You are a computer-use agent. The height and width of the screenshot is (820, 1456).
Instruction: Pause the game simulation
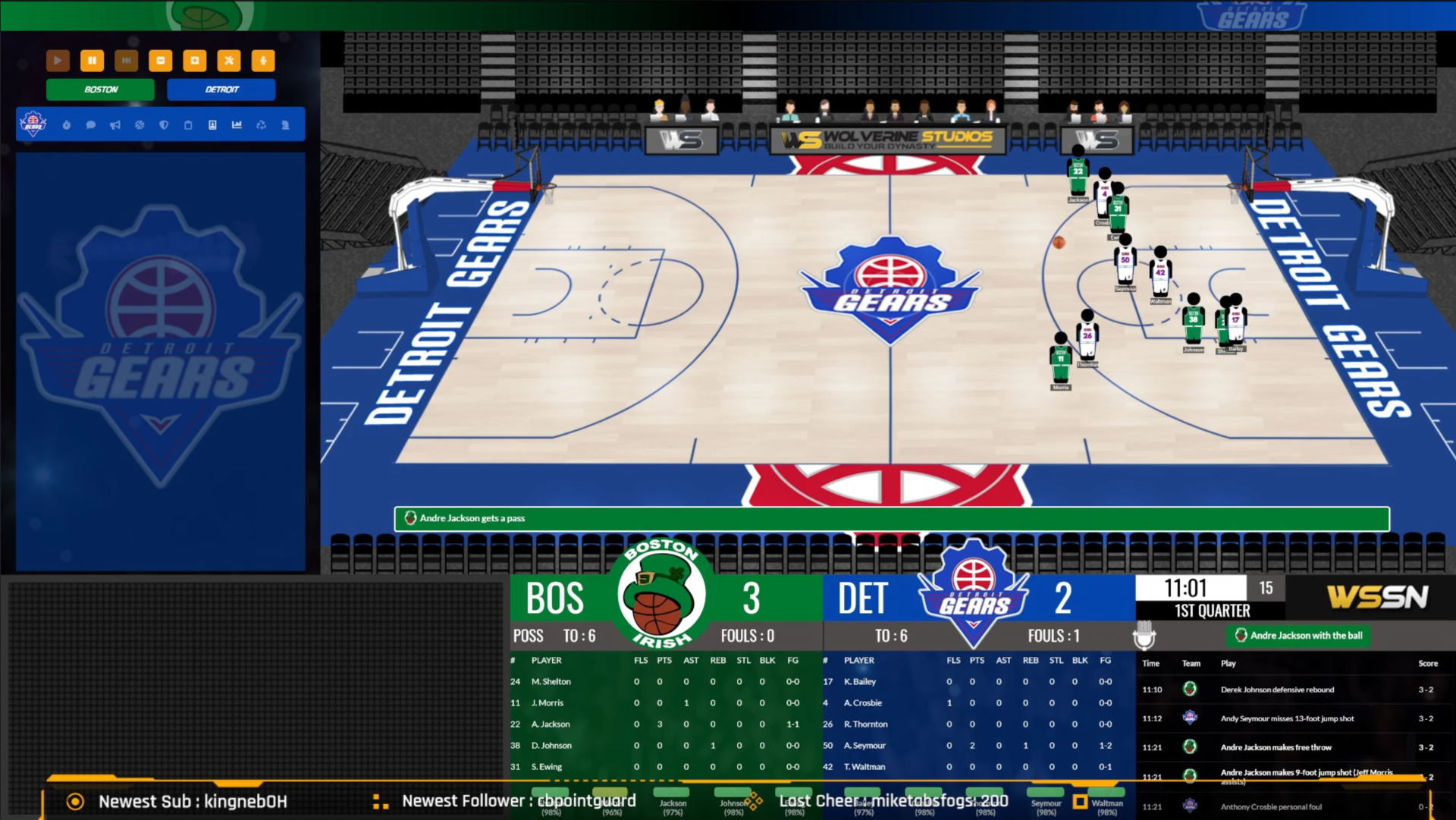tap(92, 61)
